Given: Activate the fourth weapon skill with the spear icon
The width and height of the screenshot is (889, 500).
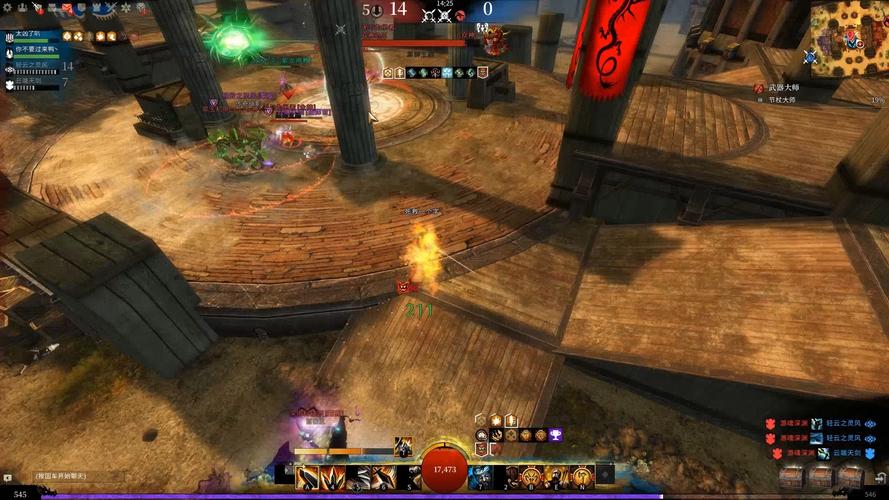Looking at the screenshot, I should 383,477.
